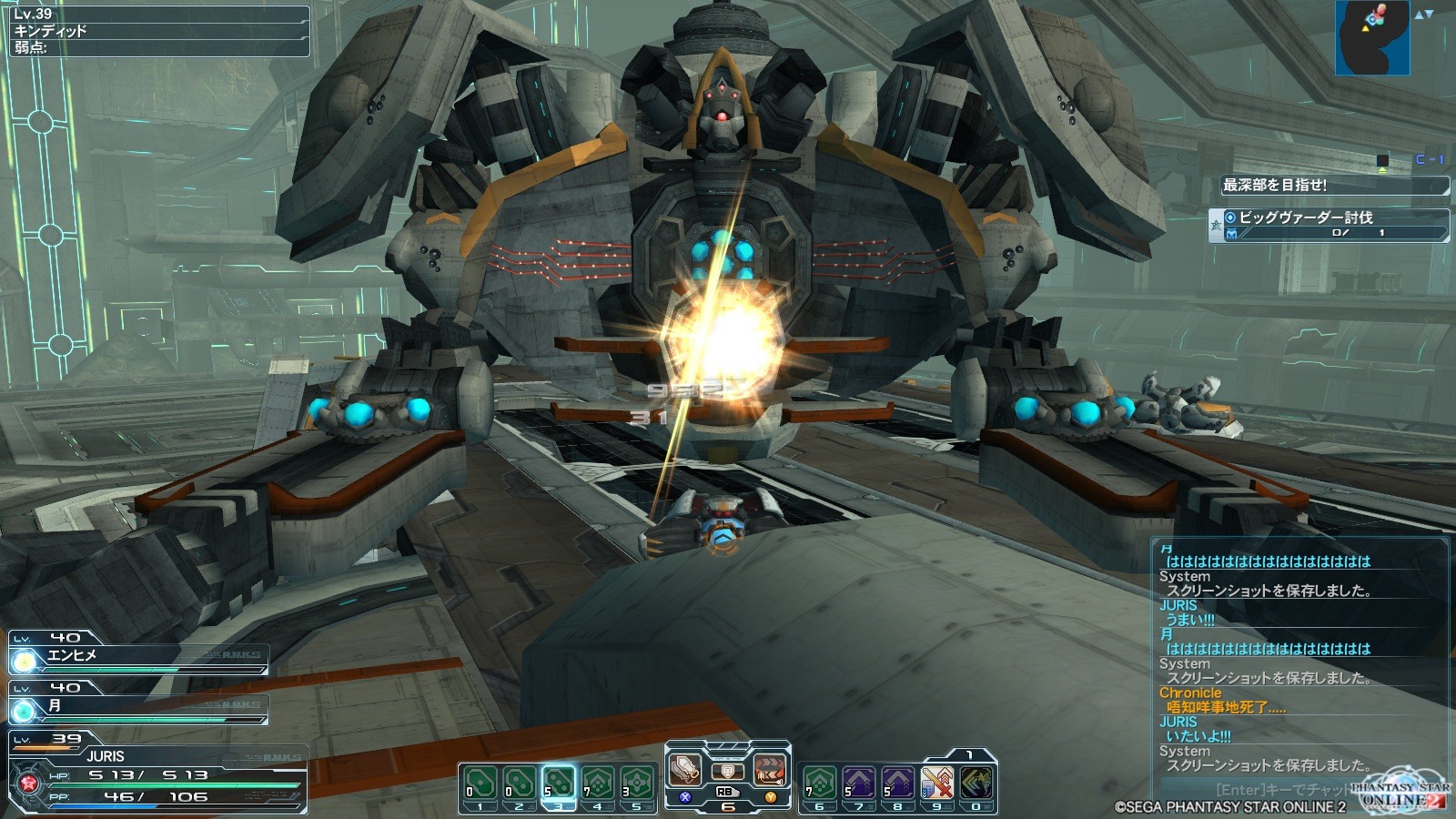Open the minimap in the top-right corner
The height and width of the screenshot is (819, 1456).
pyautogui.click(x=1371, y=37)
